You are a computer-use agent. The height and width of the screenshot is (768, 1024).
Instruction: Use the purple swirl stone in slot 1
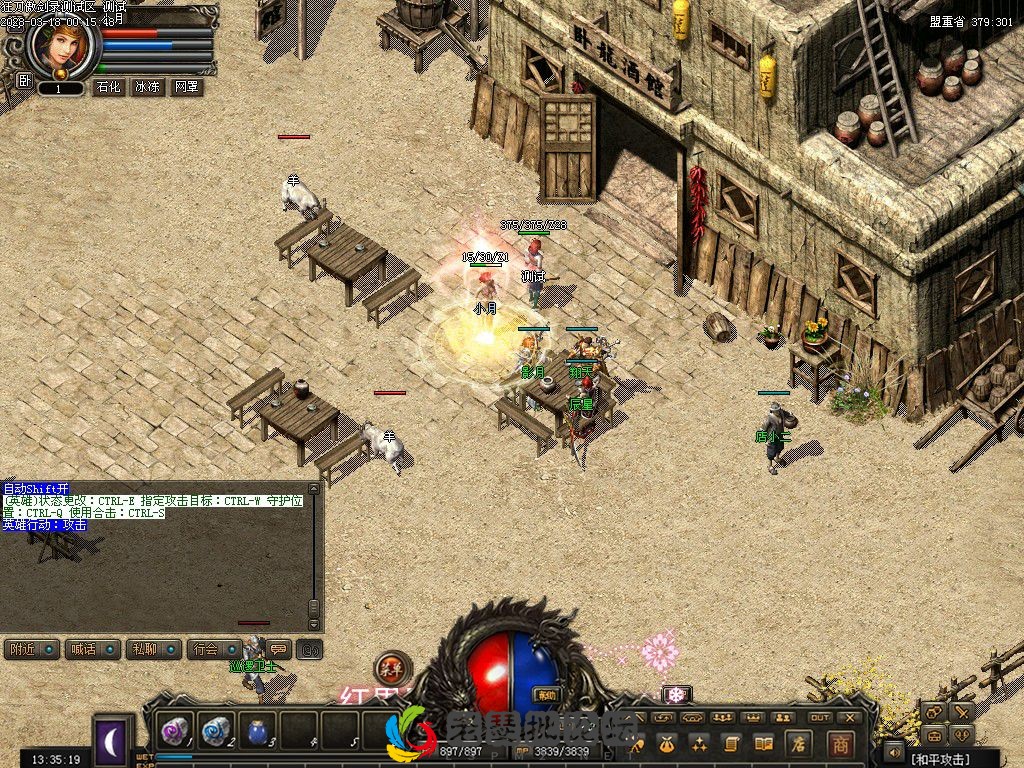pos(174,731)
